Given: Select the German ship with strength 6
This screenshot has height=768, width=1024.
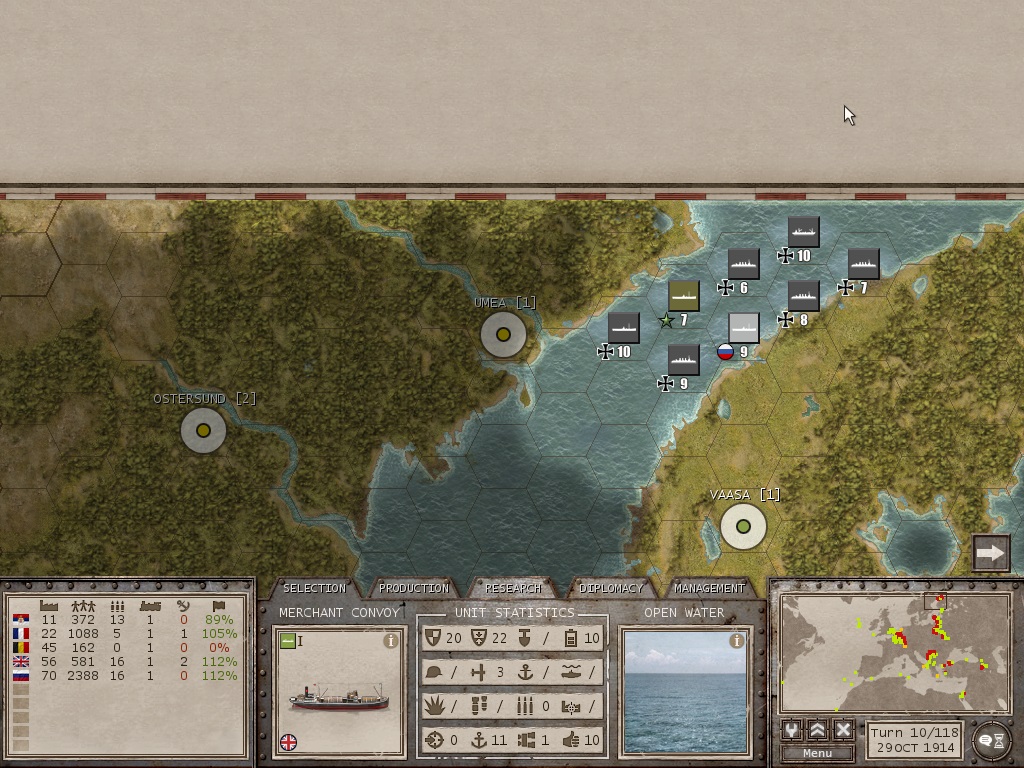Looking at the screenshot, I should [x=743, y=264].
